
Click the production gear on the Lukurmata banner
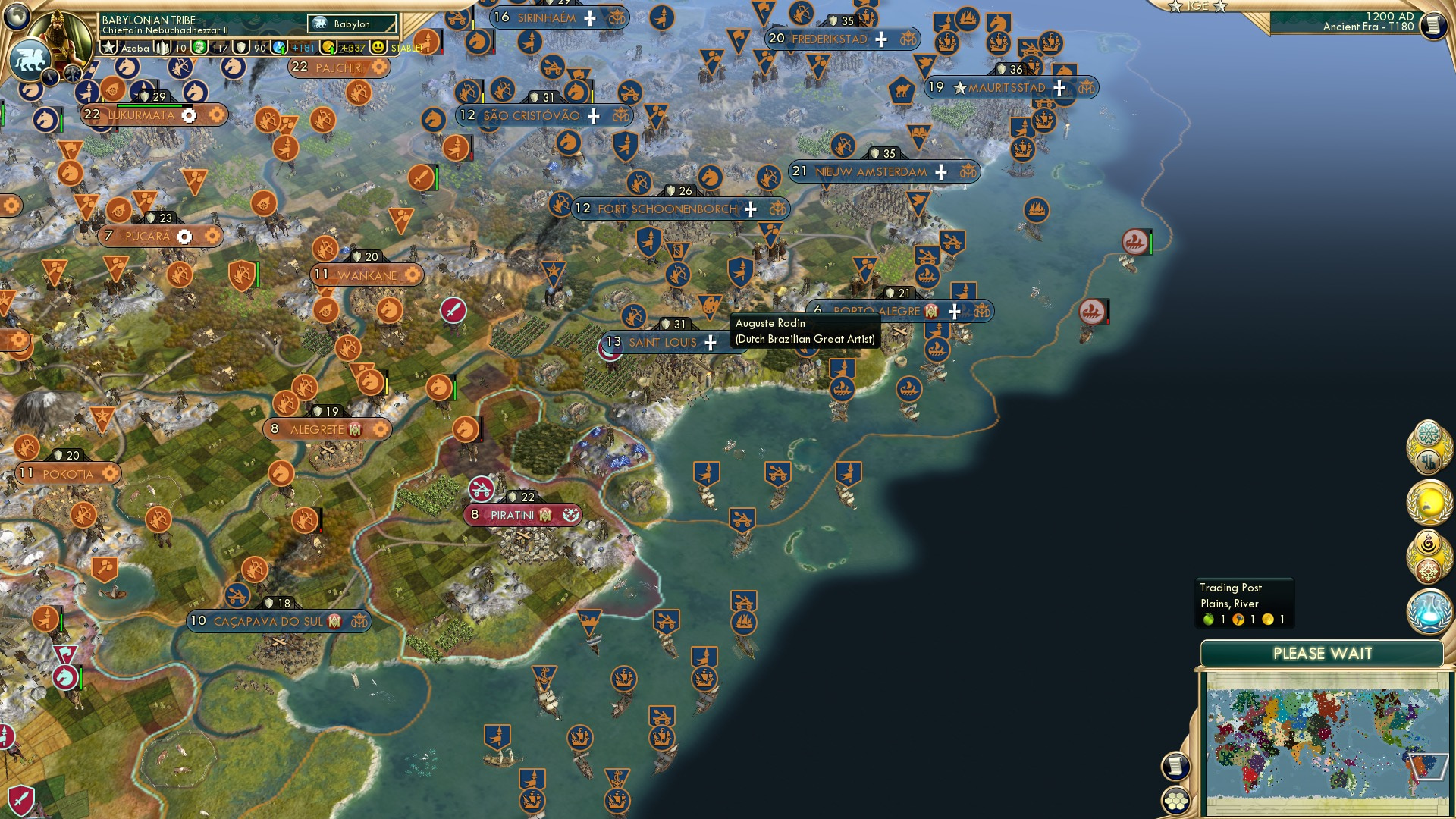[189, 115]
